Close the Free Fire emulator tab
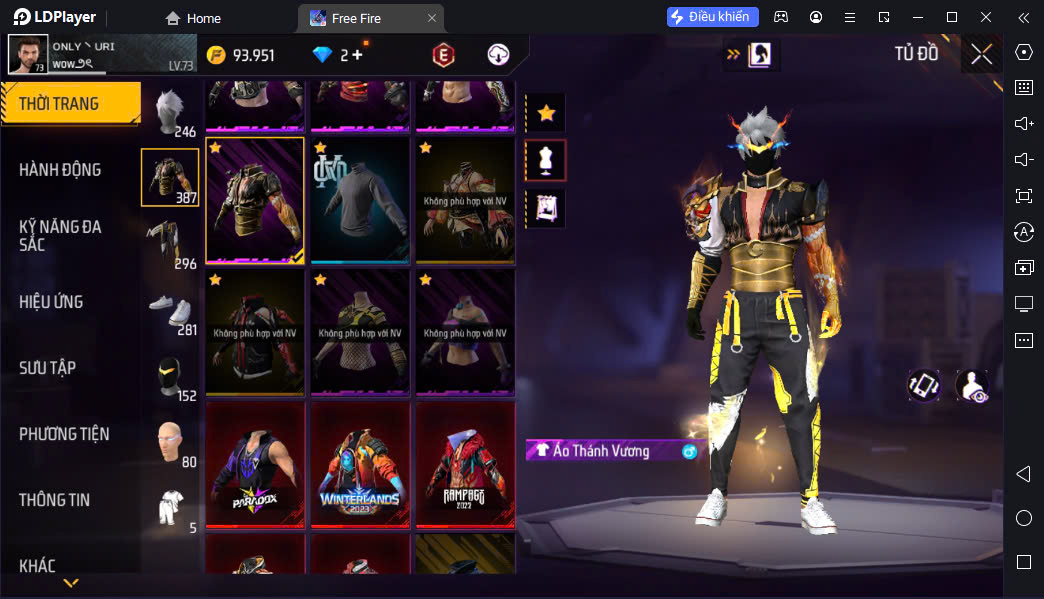 pyautogui.click(x=432, y=18)
